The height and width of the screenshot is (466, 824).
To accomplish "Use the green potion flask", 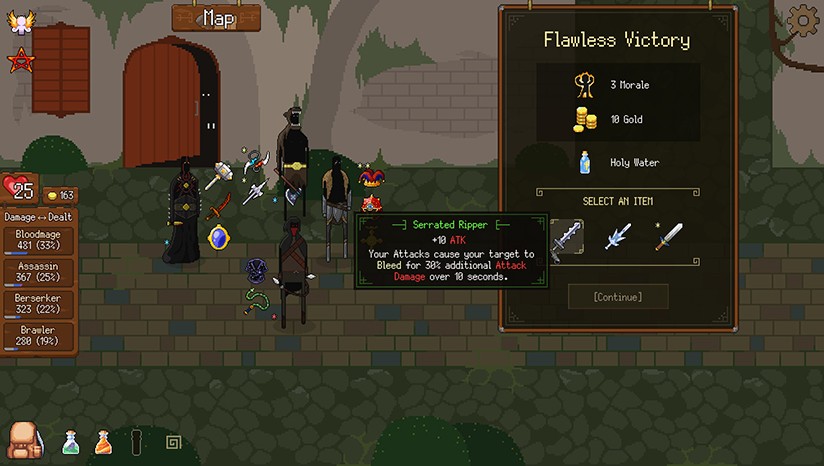I will coord(70,441).
